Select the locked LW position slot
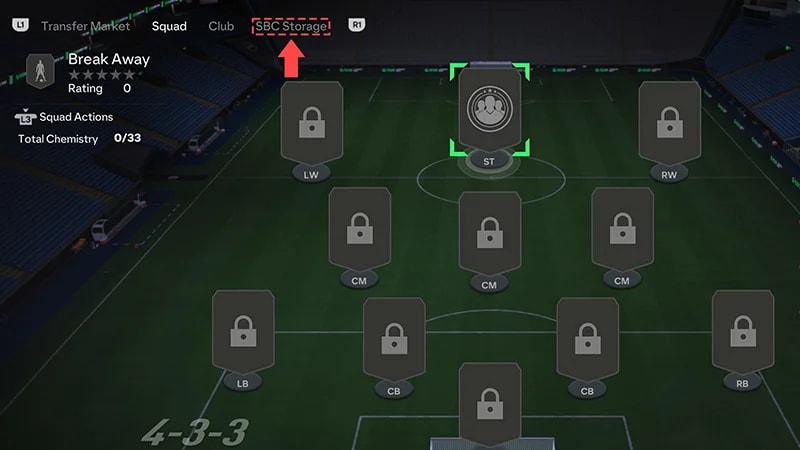This screenshot has height=450, width=800. coord(312,125)
